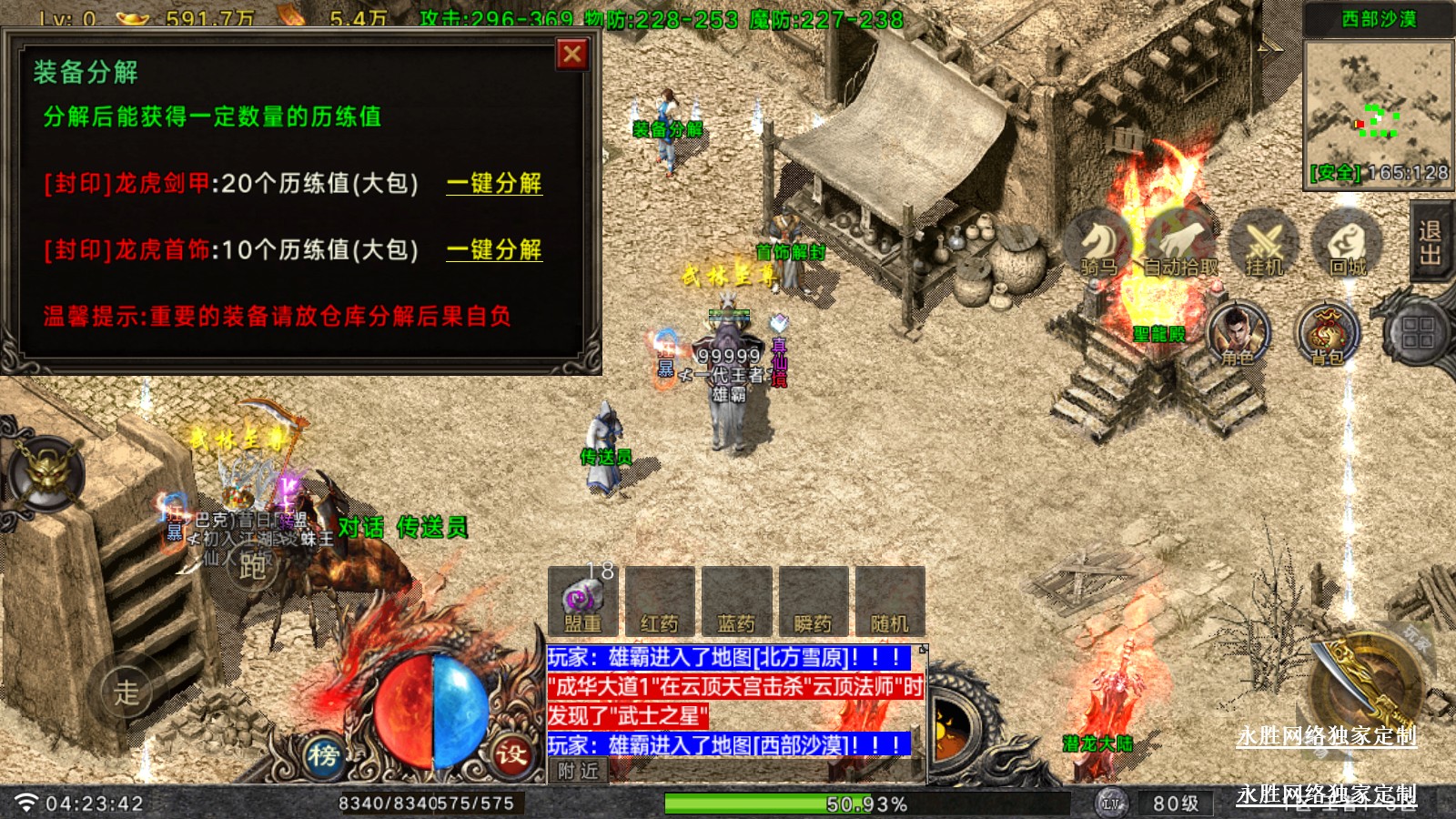The height and width of the screenshot is (819, 1456).
Task: Enable 自动拾取 auto-pickup
Action: click(1180, 243)
